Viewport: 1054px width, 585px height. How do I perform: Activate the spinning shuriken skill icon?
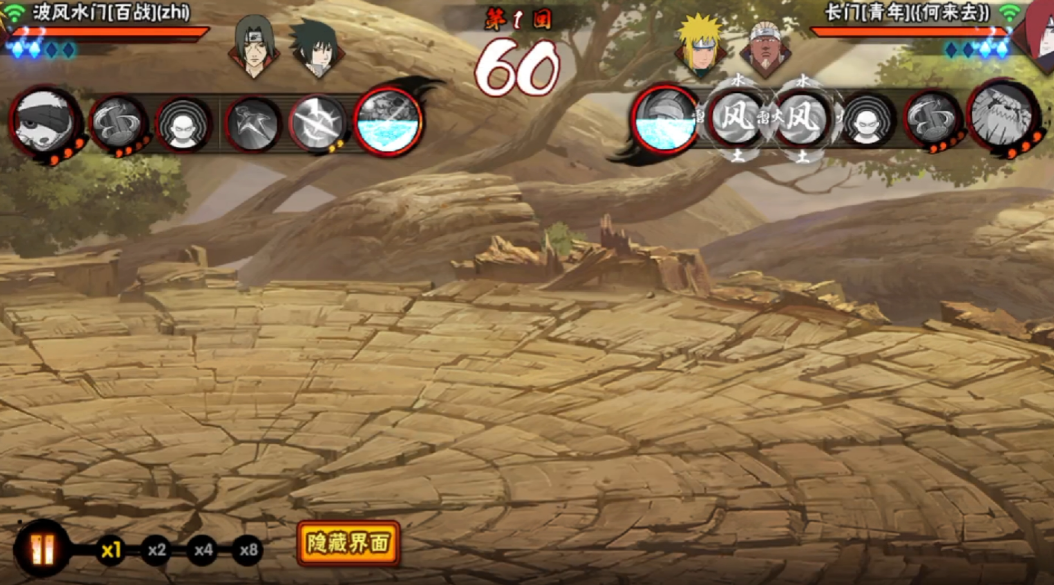click(317, 124)
